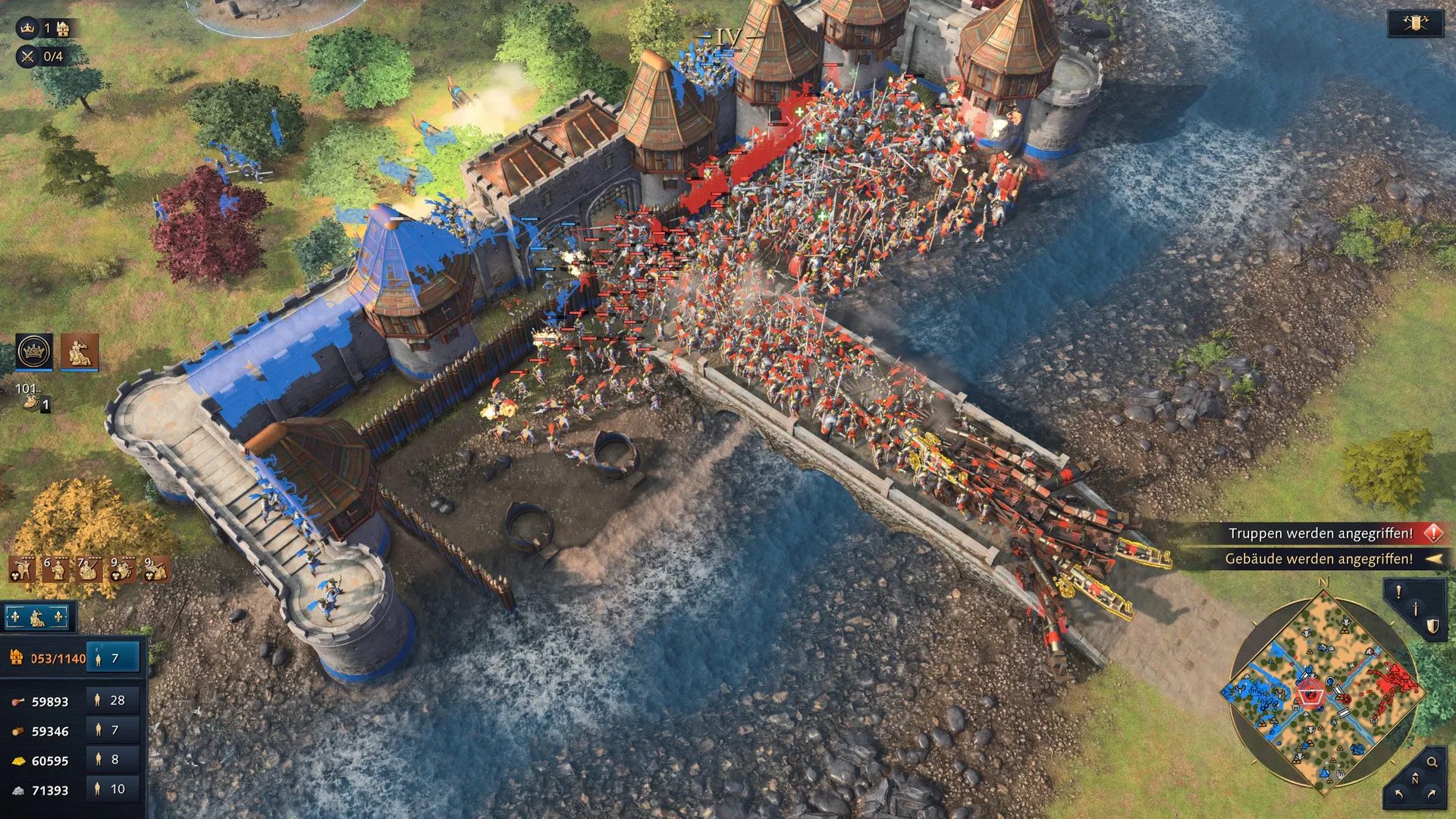Open the minimap magnifier zoom button
Image resolution: width=1456 pixels, height=819 pixels.
pyautogui.click(x=1432, y=762)
